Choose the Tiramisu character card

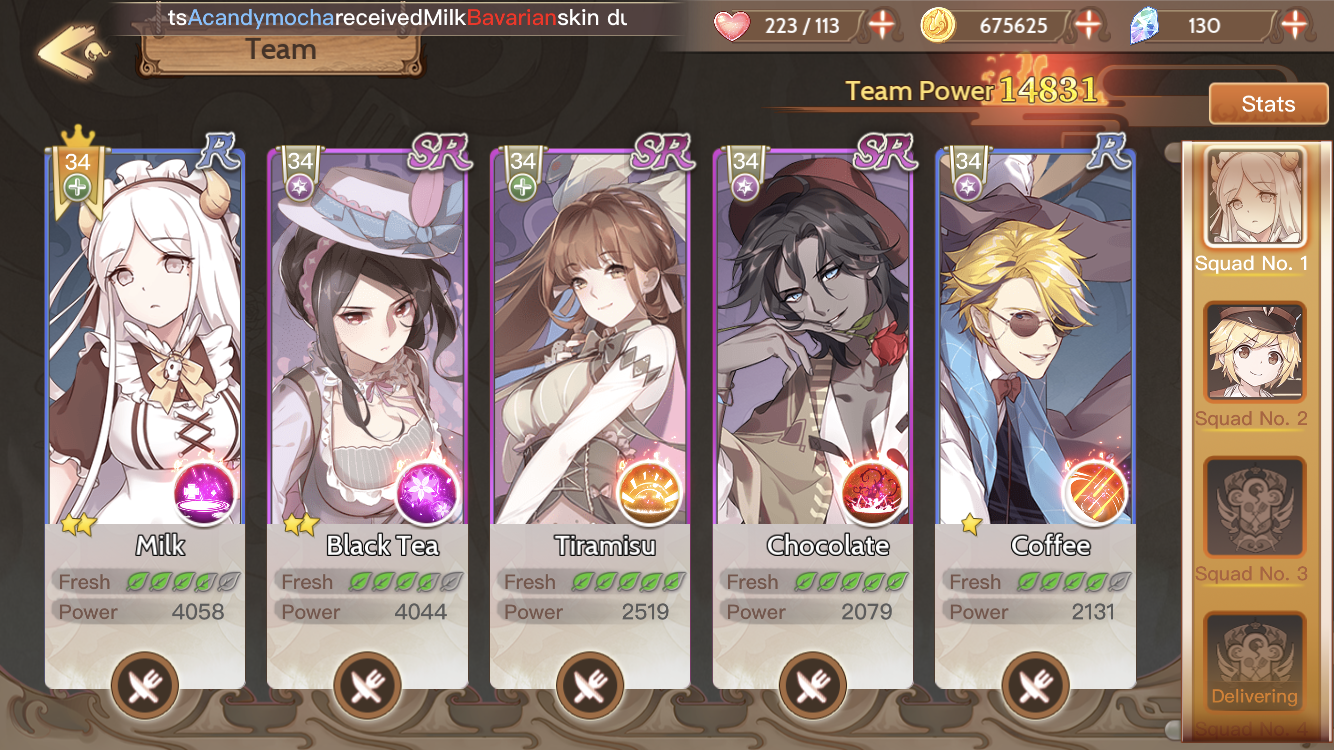coord(590,340)
